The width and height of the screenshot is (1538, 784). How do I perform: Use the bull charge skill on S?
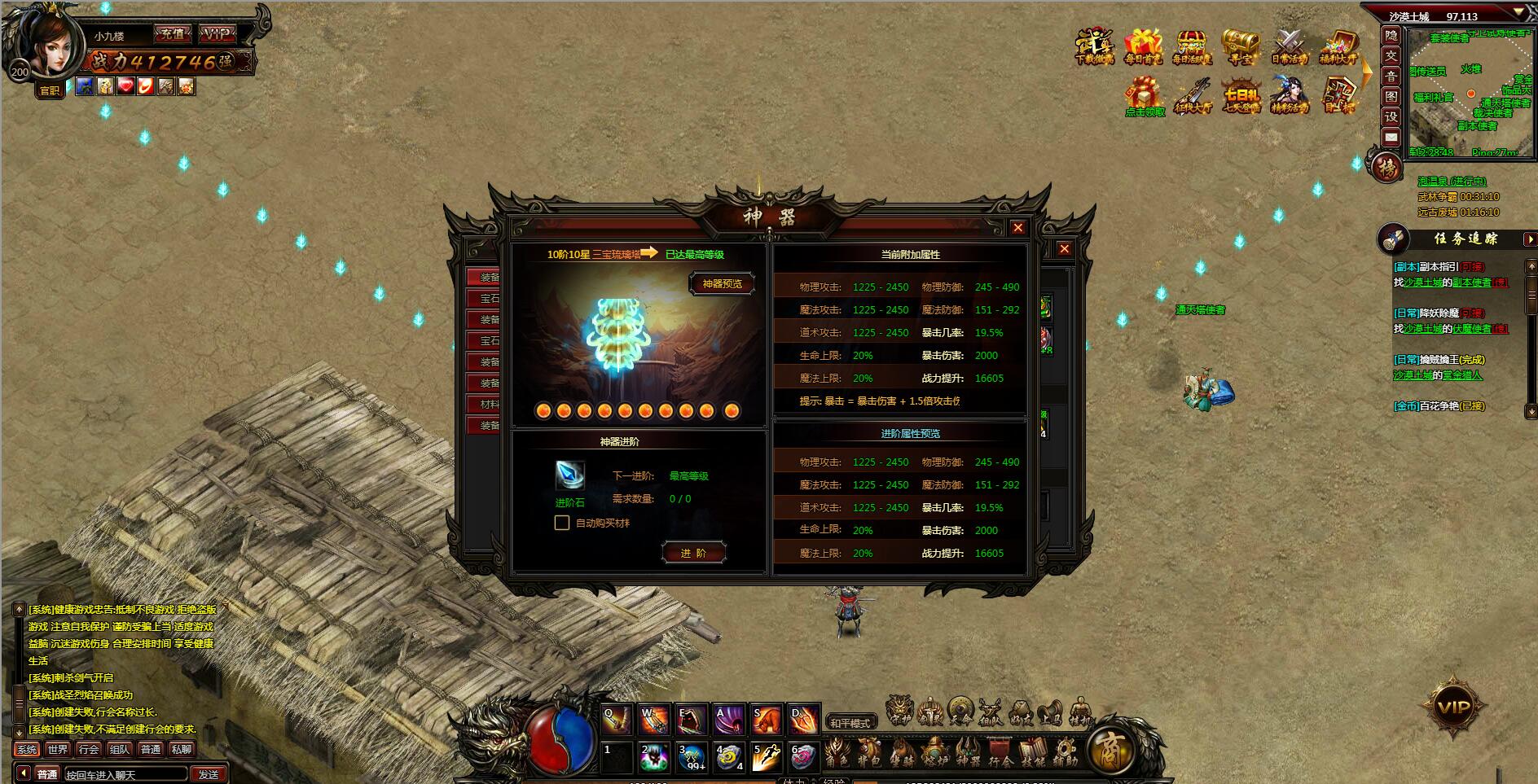pos(766,720)
